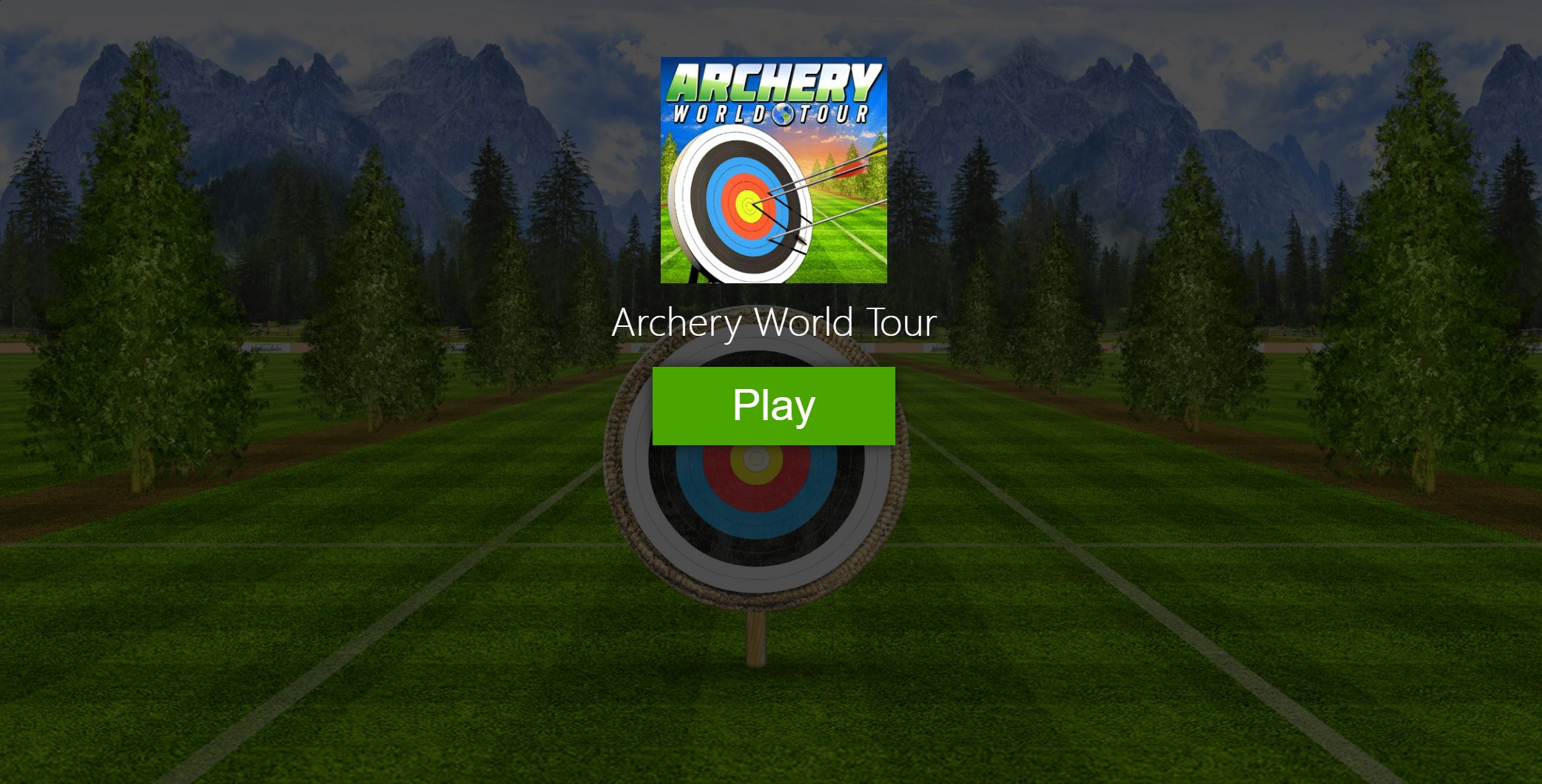Select the large target behind the Play button

click(x=756, y=518)
